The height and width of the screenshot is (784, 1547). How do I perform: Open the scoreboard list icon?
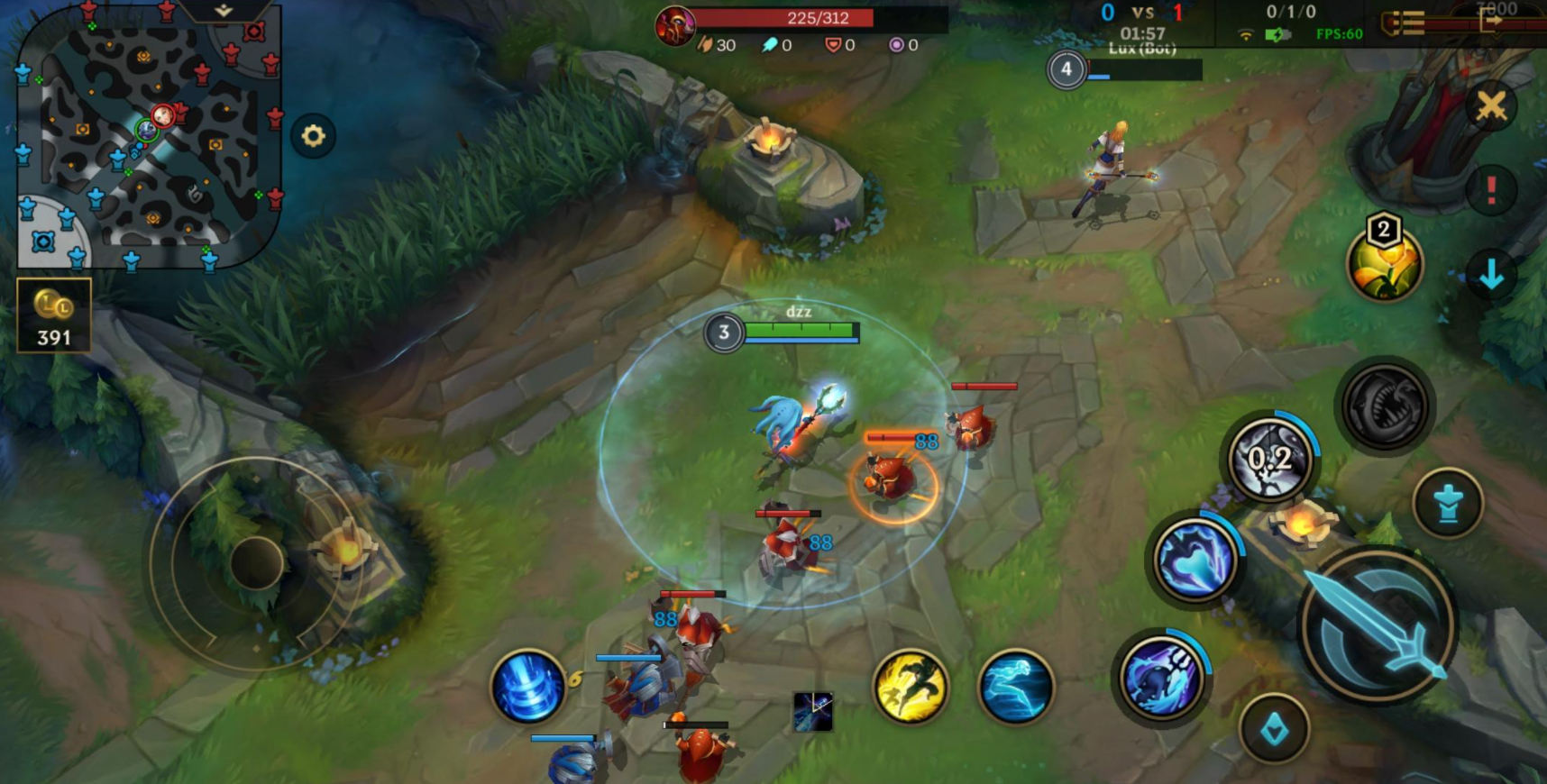[1404, 23]
